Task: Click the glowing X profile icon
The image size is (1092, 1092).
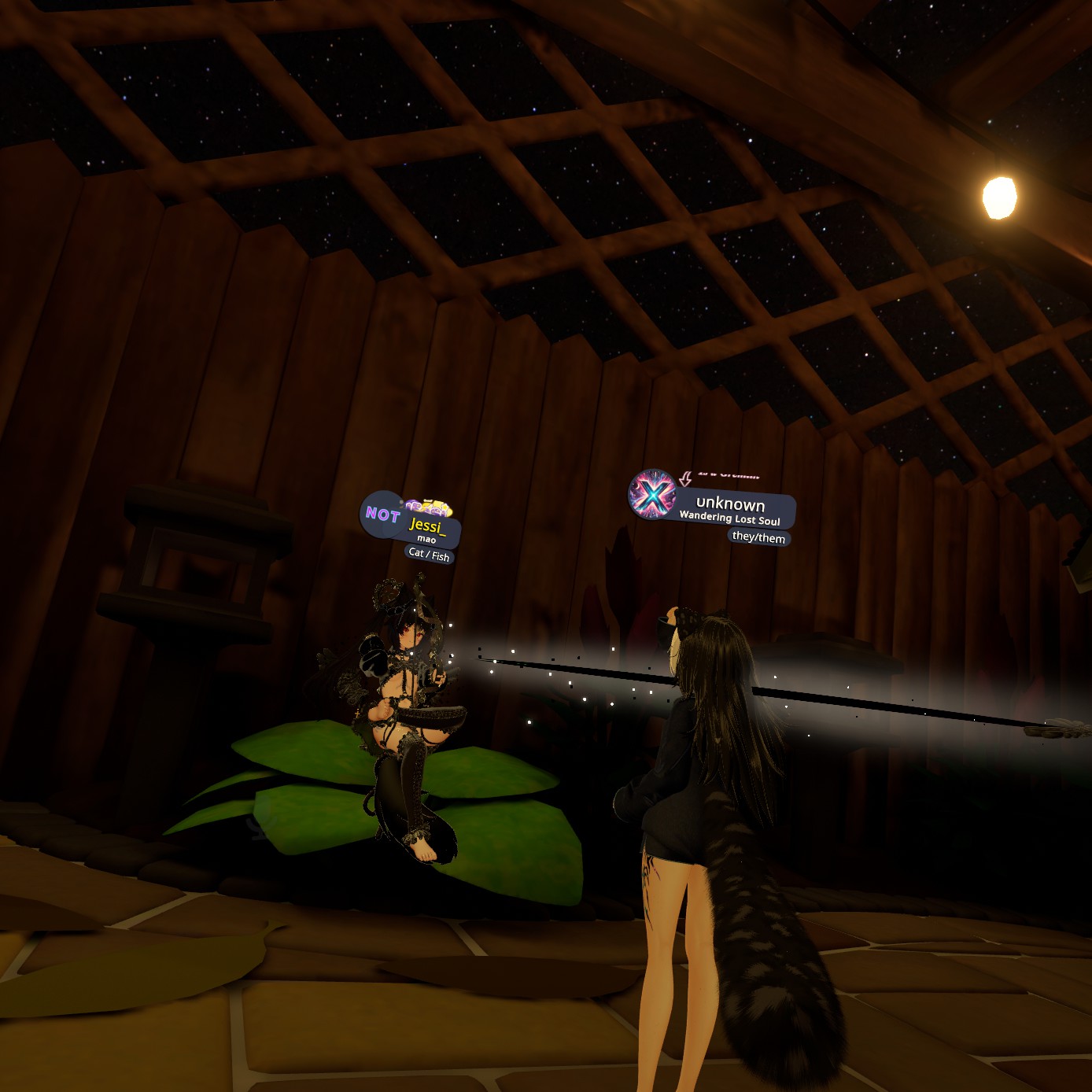Action: click(x=652, y=494)
